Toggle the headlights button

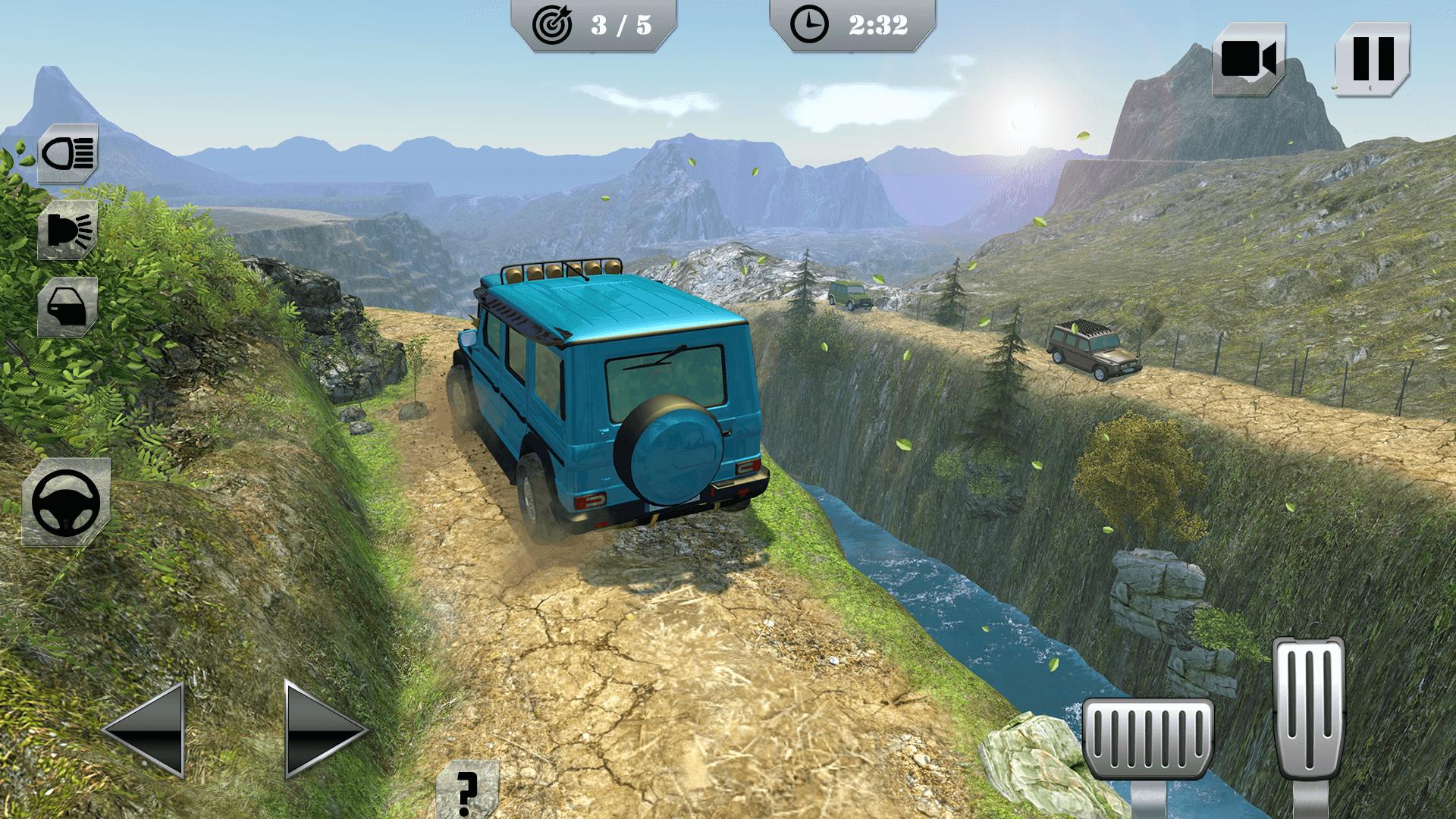pos(68,154)
